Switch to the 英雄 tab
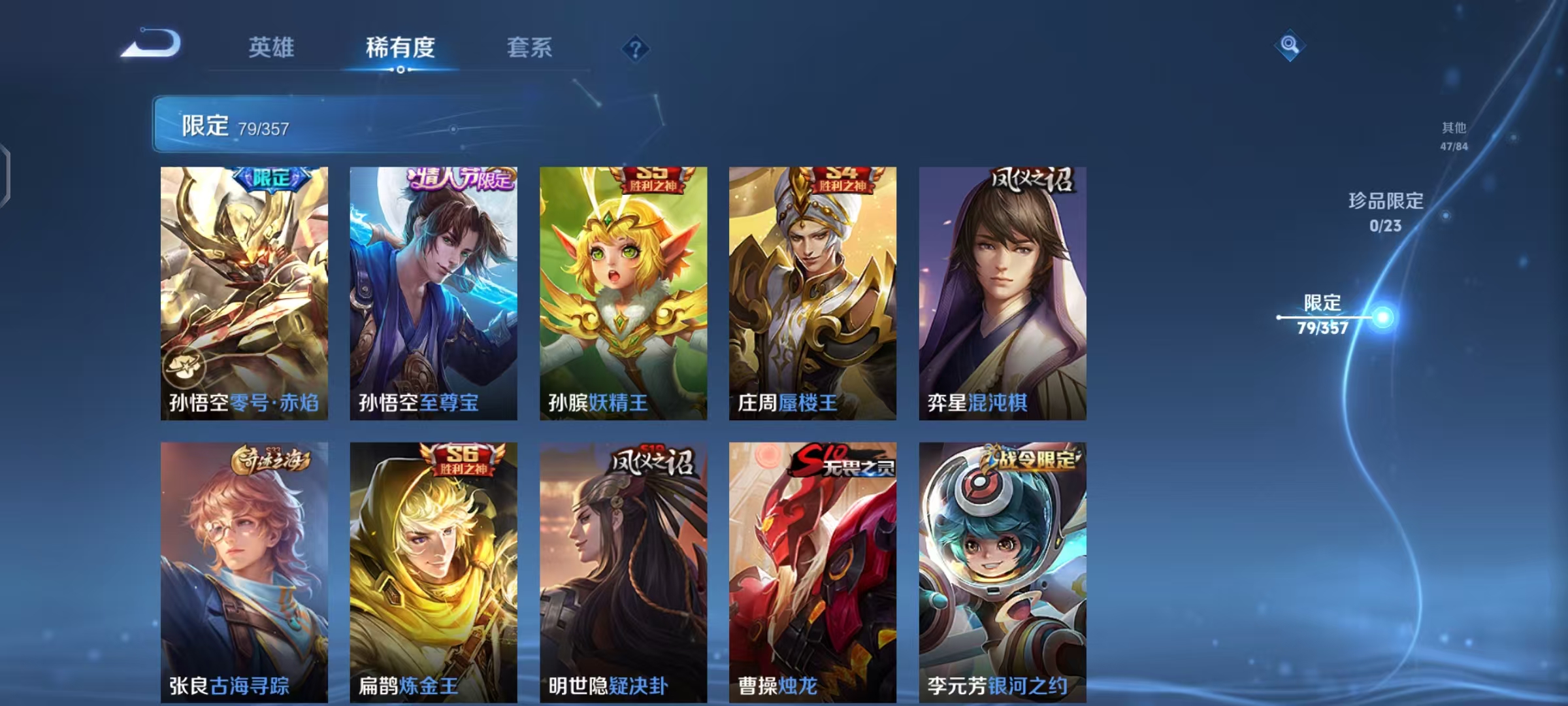This screenshot has height=706, width=1568. [x=272, y=47]
